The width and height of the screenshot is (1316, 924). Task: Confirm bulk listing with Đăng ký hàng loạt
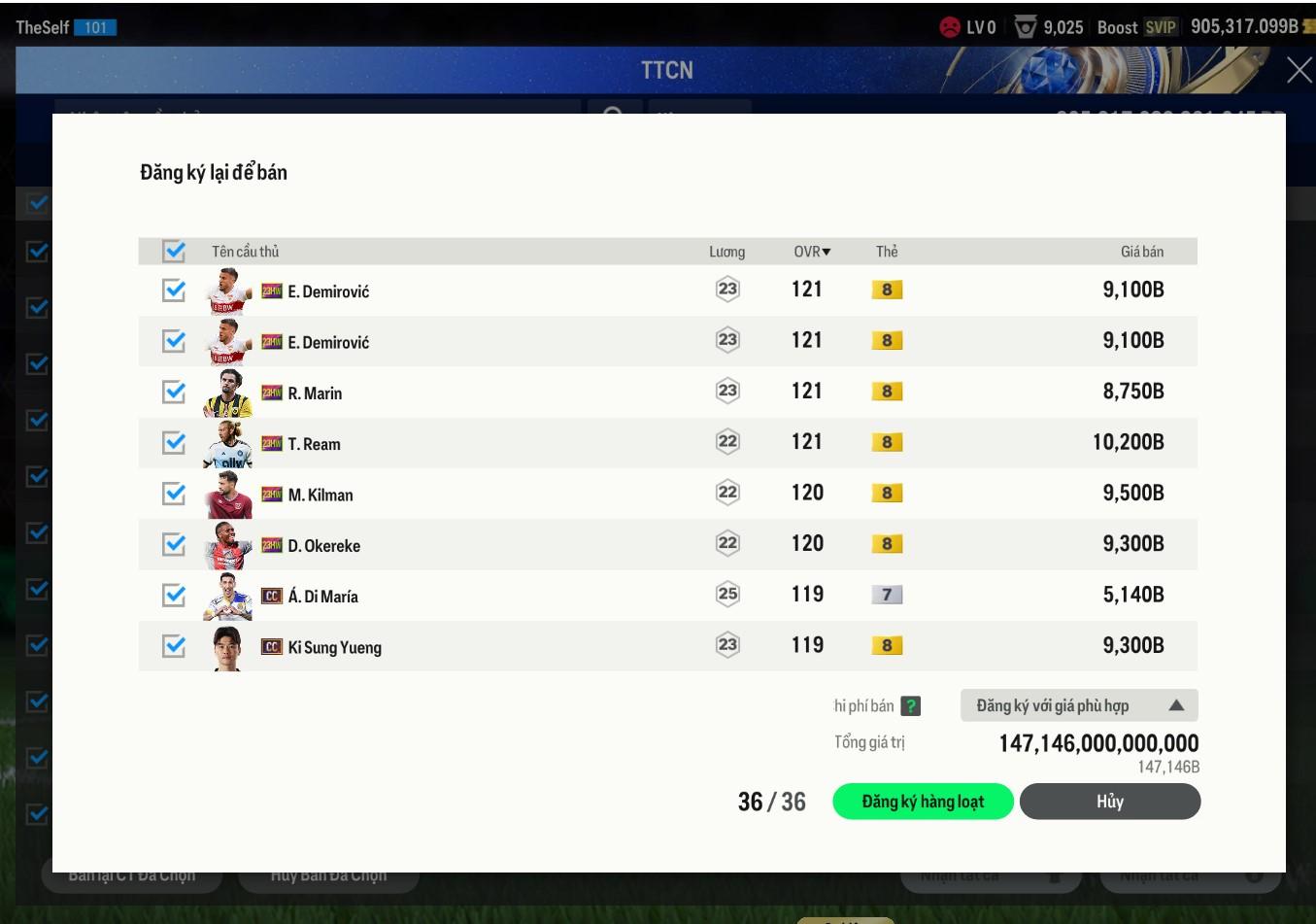(923, 802)
